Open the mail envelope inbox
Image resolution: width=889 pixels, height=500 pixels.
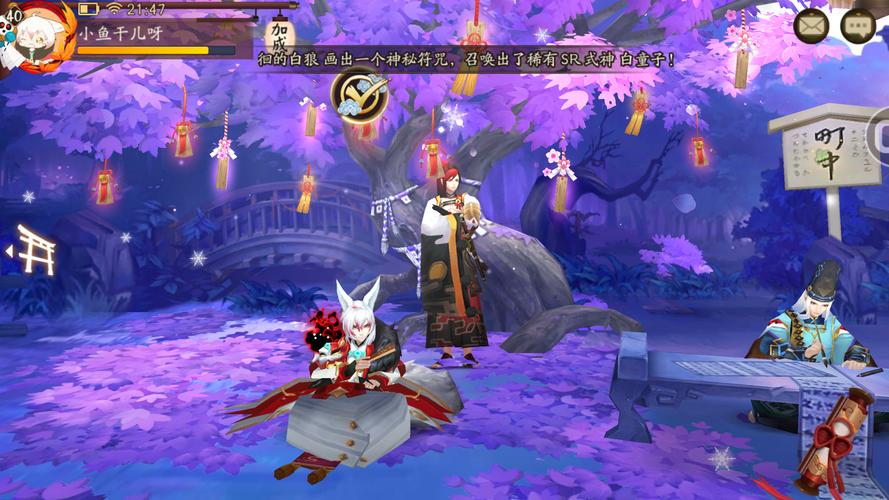coord(811,26)
